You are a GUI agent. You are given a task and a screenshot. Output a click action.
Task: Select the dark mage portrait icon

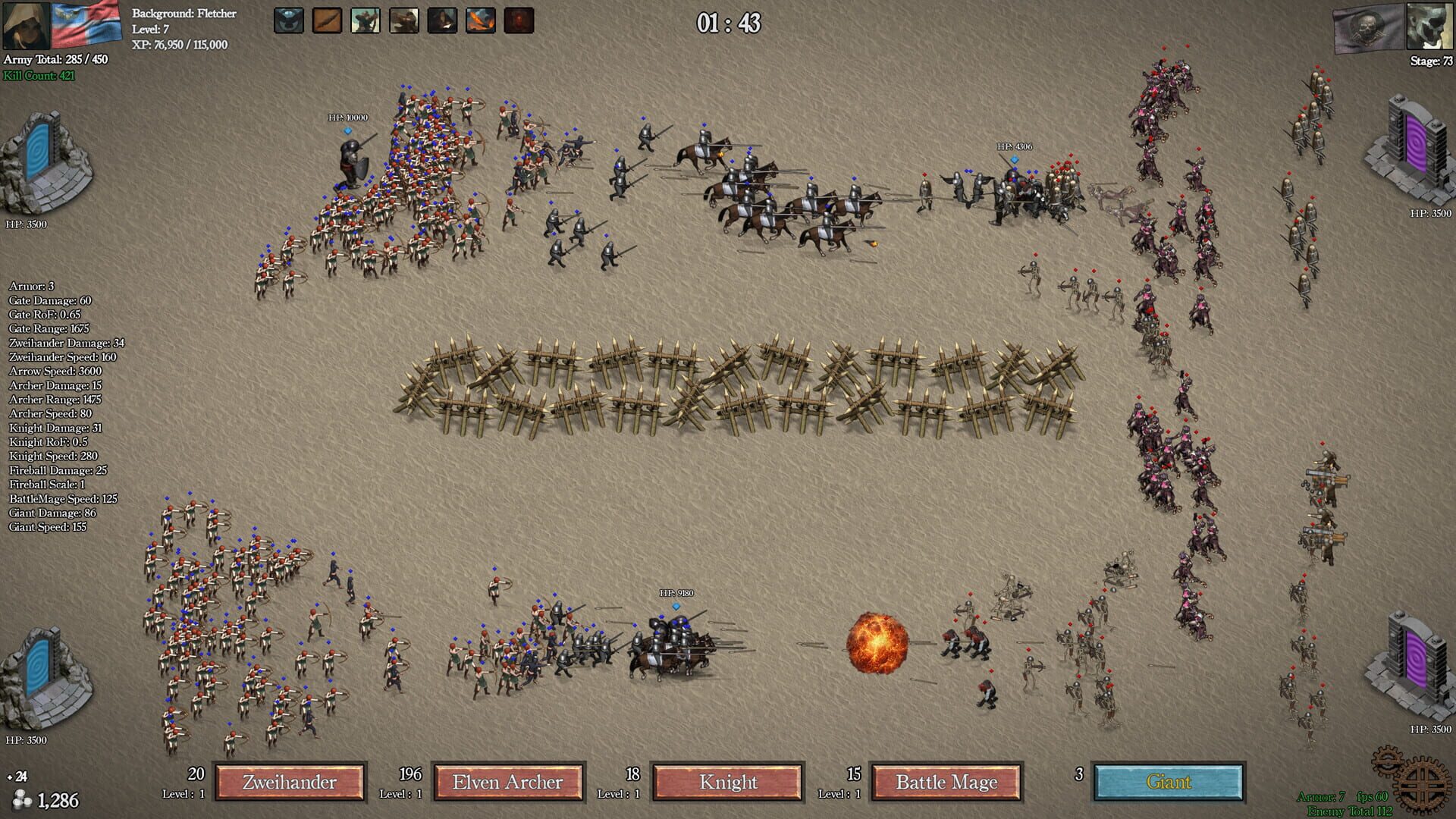pos(444,20)
